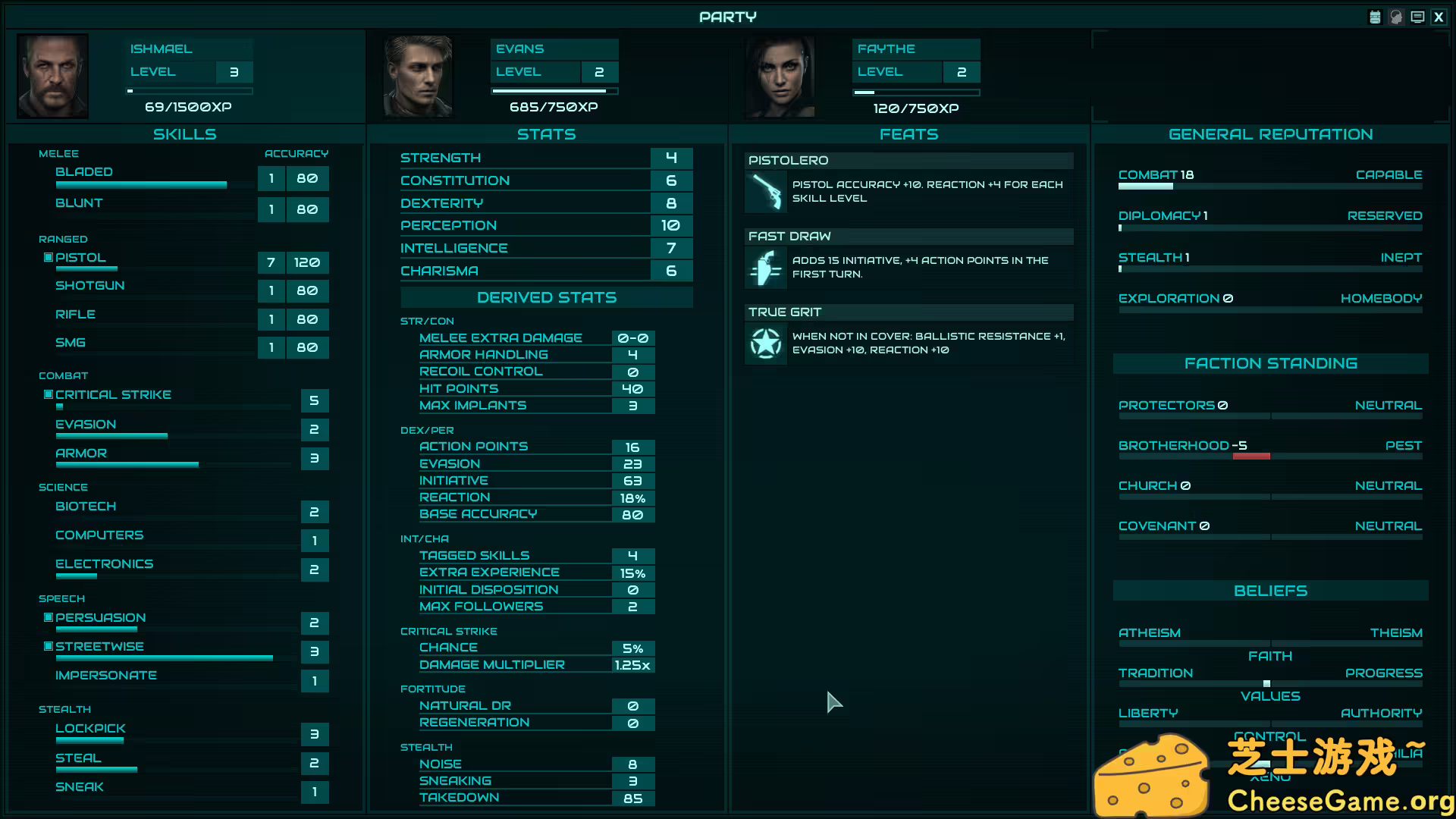Click Evans' experience progress bar

pos(554,90)
